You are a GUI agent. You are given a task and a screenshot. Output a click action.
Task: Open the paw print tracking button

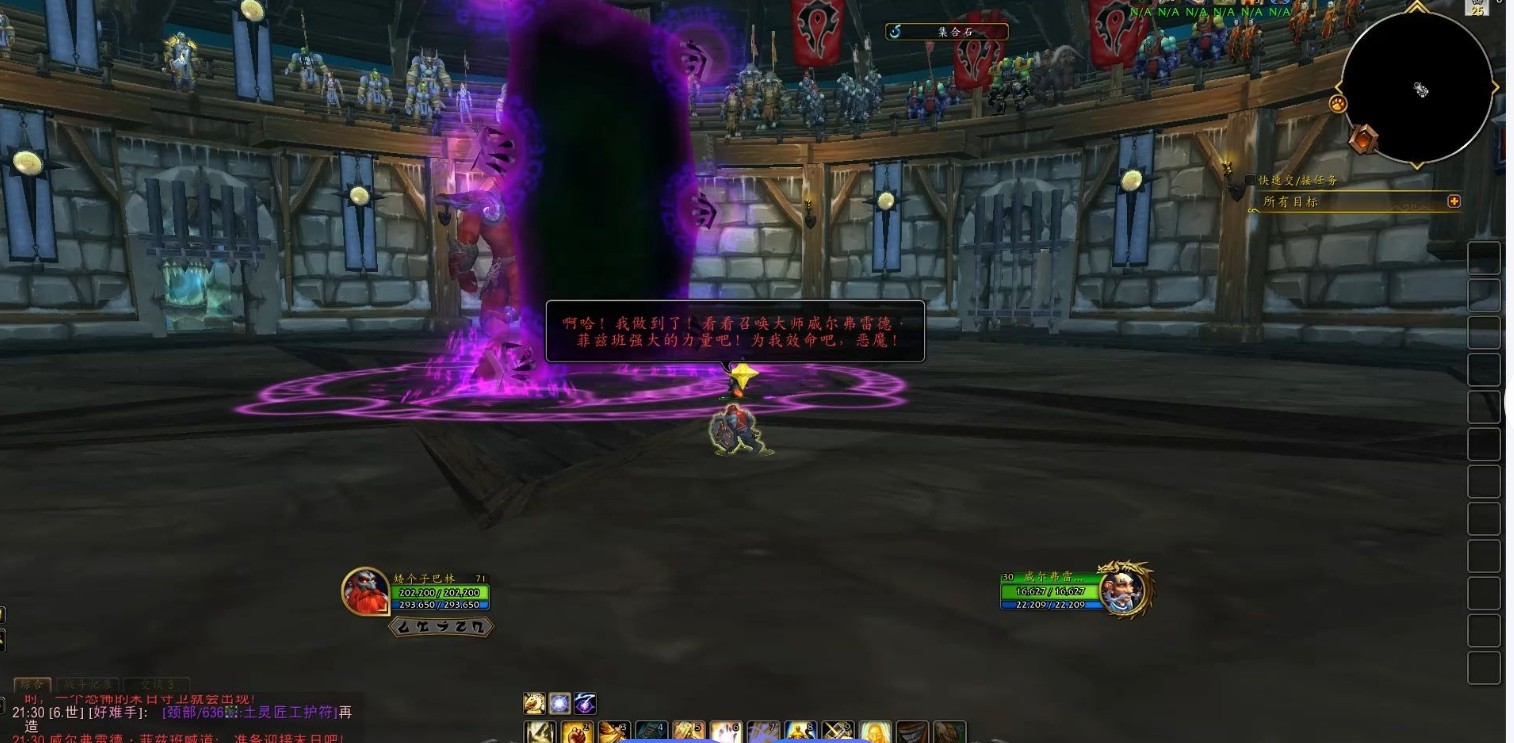1338,103
